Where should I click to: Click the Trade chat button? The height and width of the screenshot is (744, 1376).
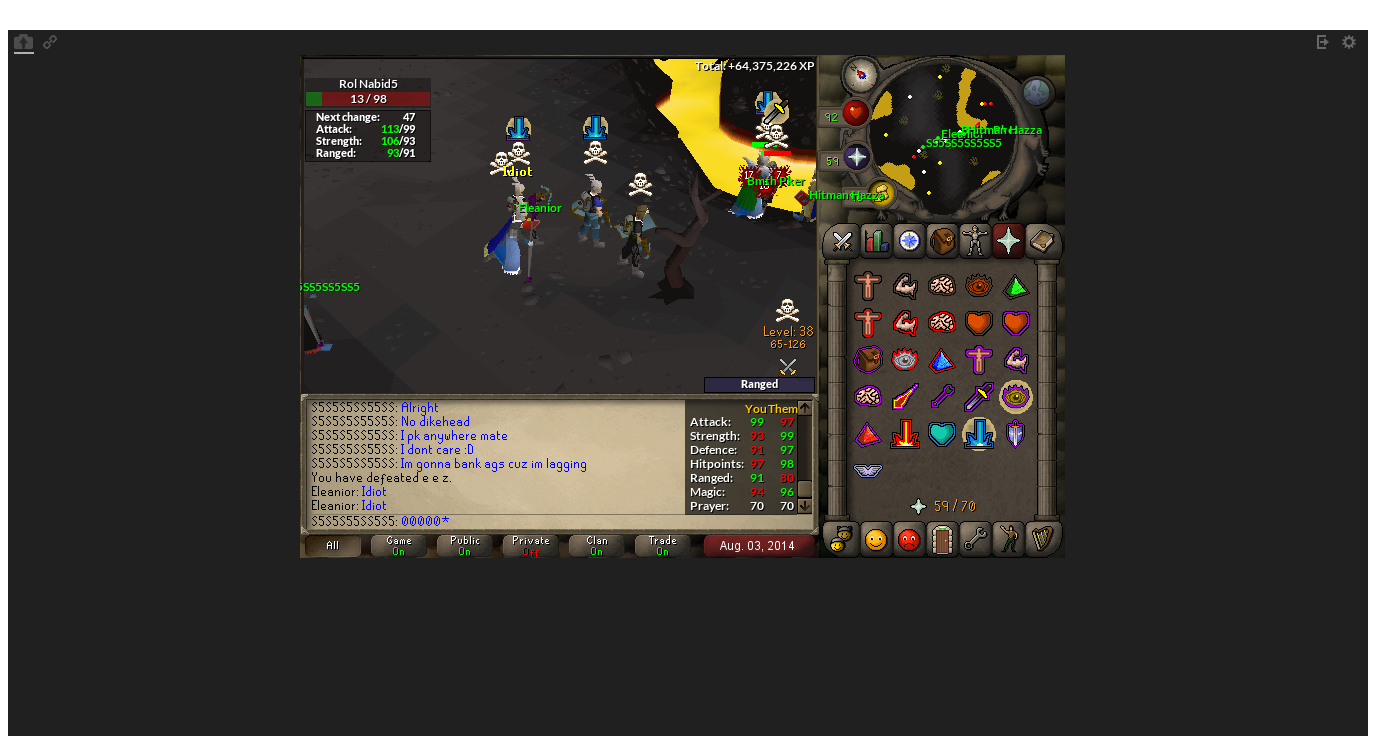pos(661,543)
